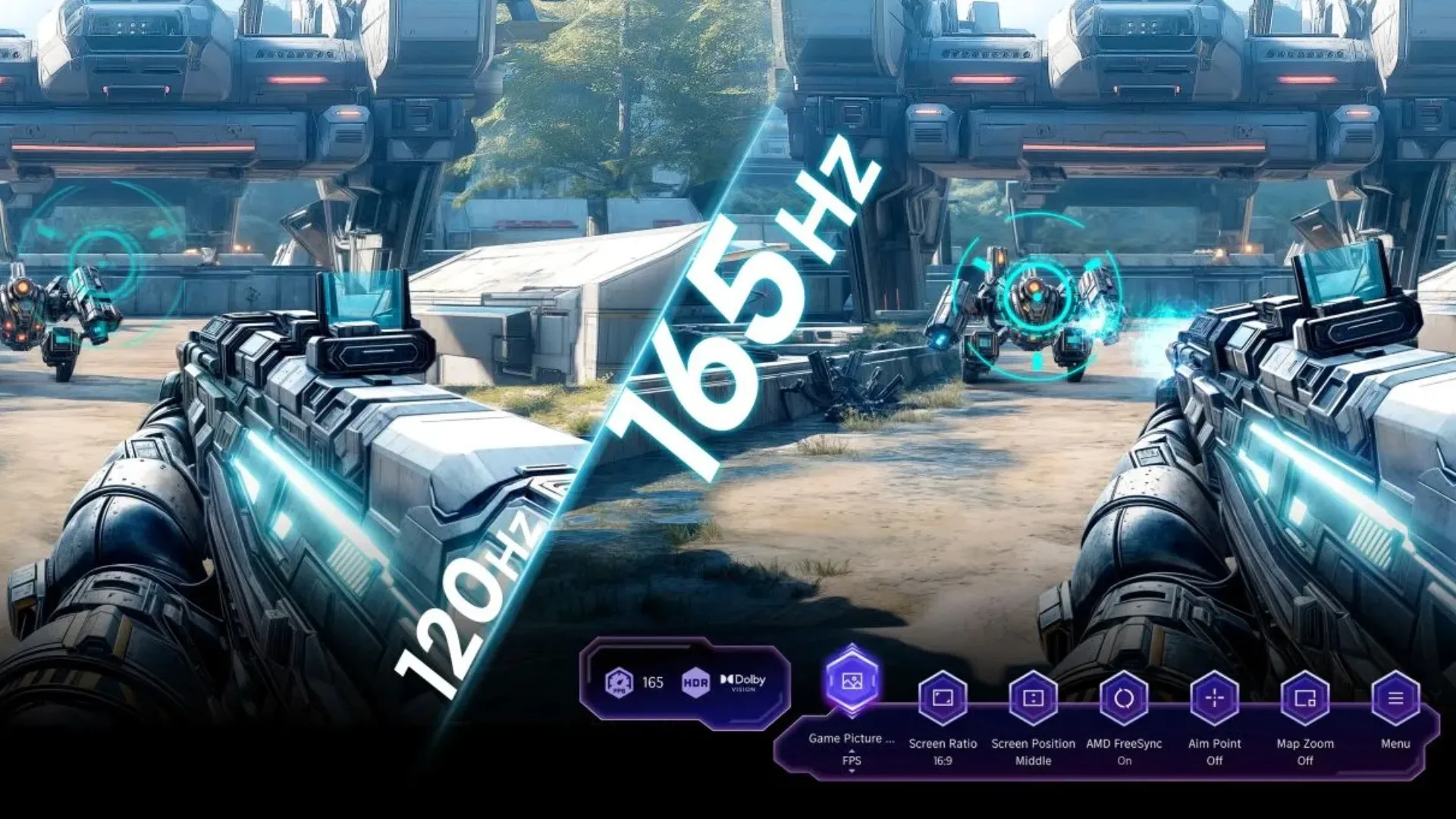Image resolution: width=1456 pixels, height=819 pixels.
Task: Open the Game Picture mode option
Action: (852, 681)
